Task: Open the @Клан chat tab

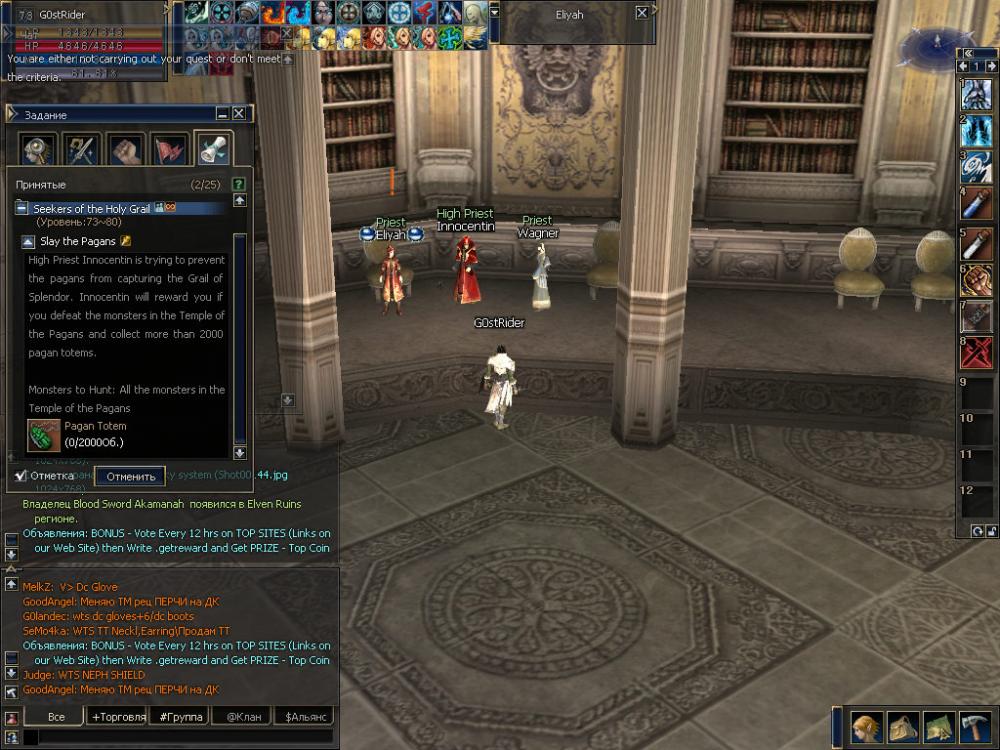Action: [243, 717]
